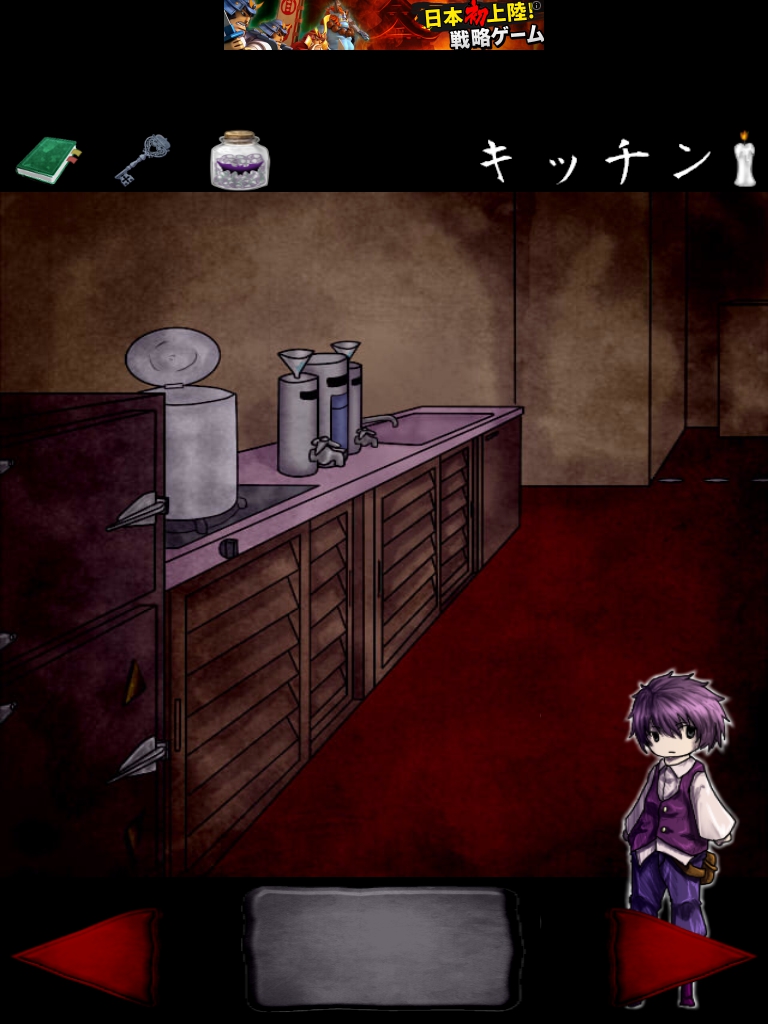Image resolution: width=768 pixels, height=1024 pixels.
Task: Tap the white candle icon
Action: pos(743,160)
